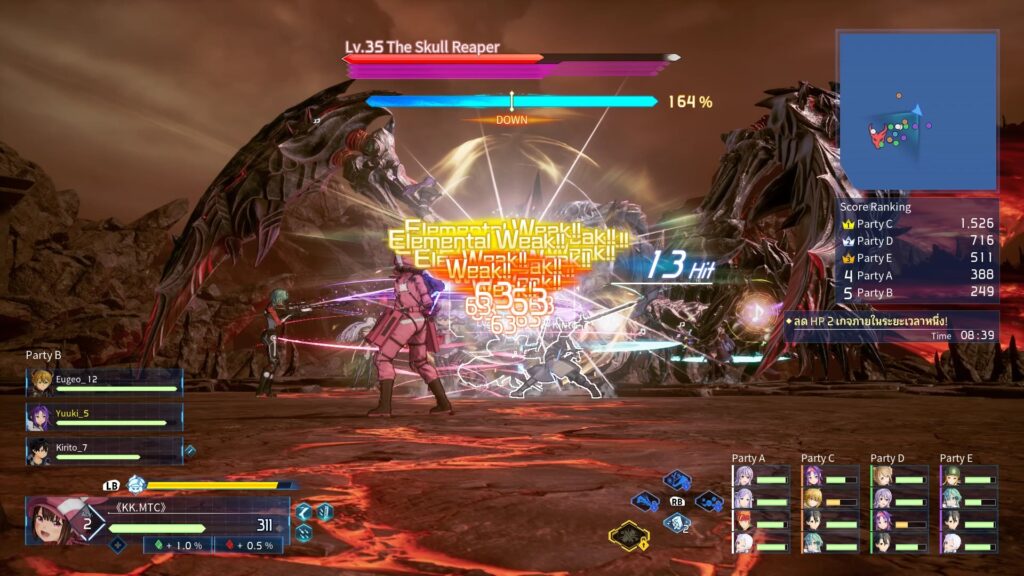The image size is (1024, 576).
Task: Activate the right skill in the diamond wheel
Action: [709, 500]
